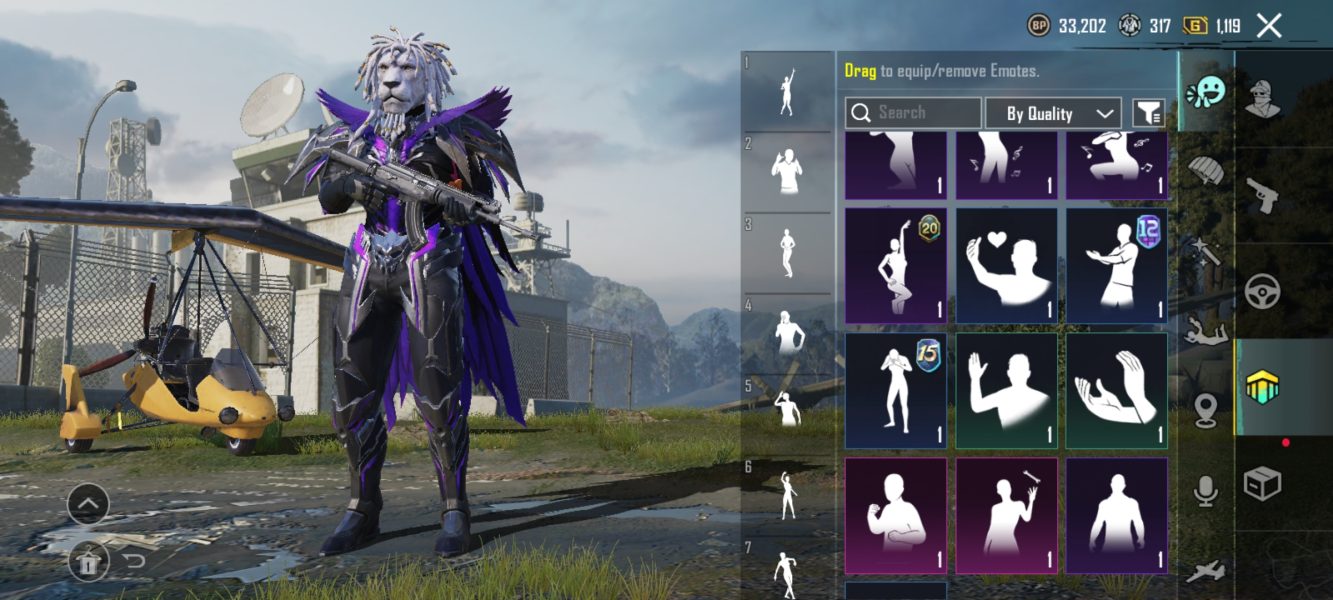
Task: Open the location pin sub-tab
Action: (x=1206, y=409)
